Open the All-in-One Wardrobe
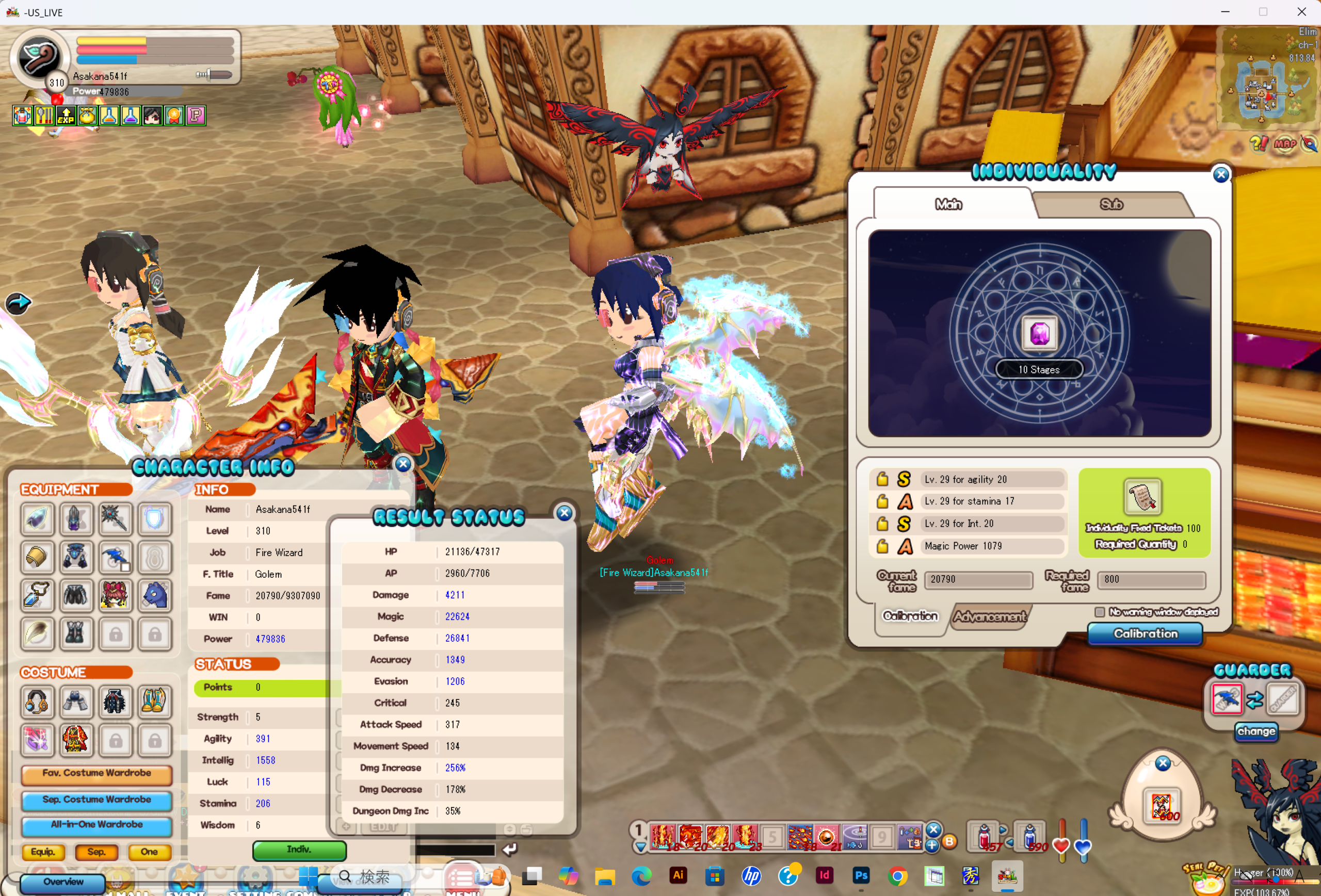 point(96,824)
